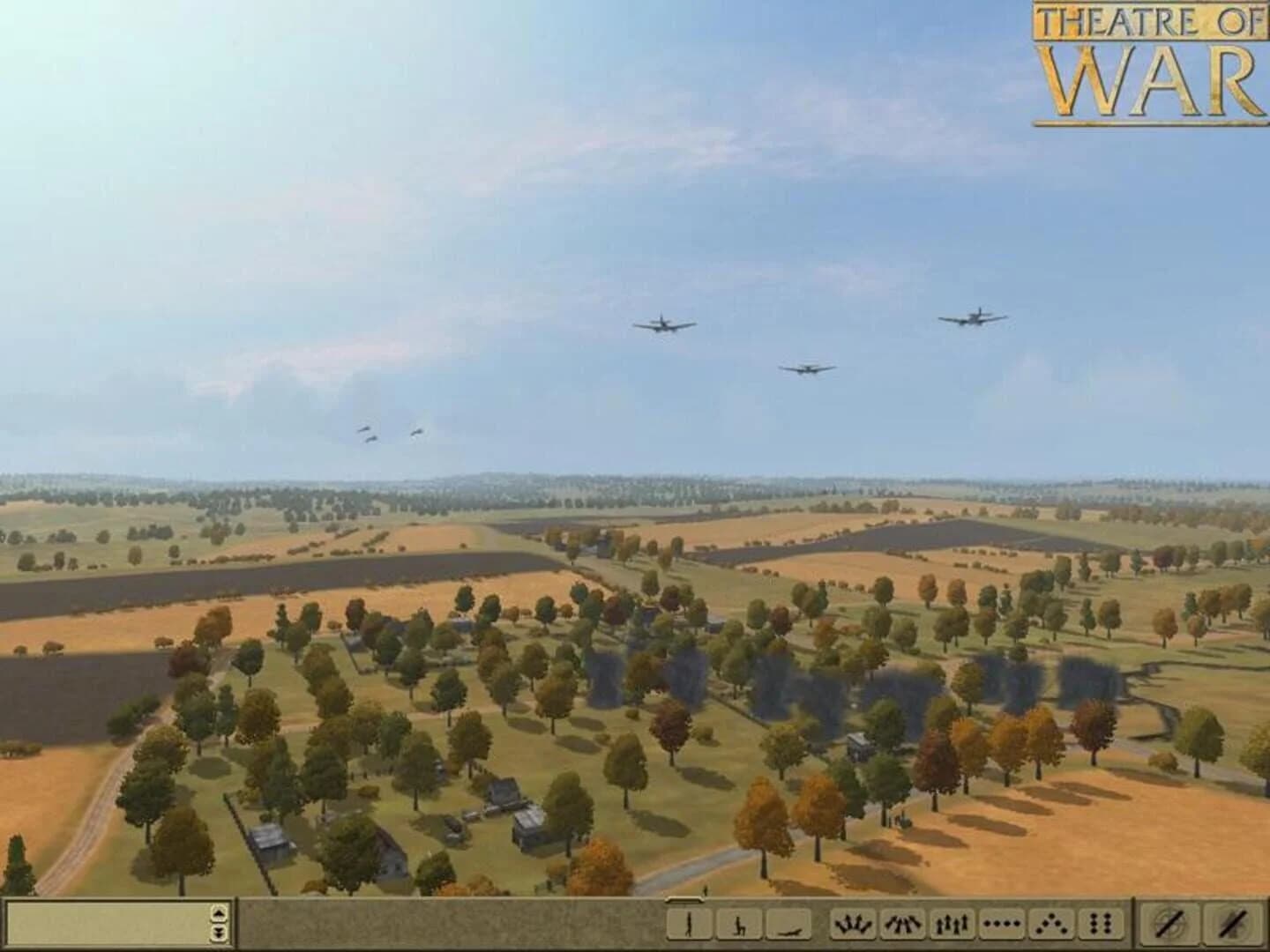This screenshot has height=952, width=1270.
Task: Choose the inverted wedge formation icon
Action: pos(900,926)
